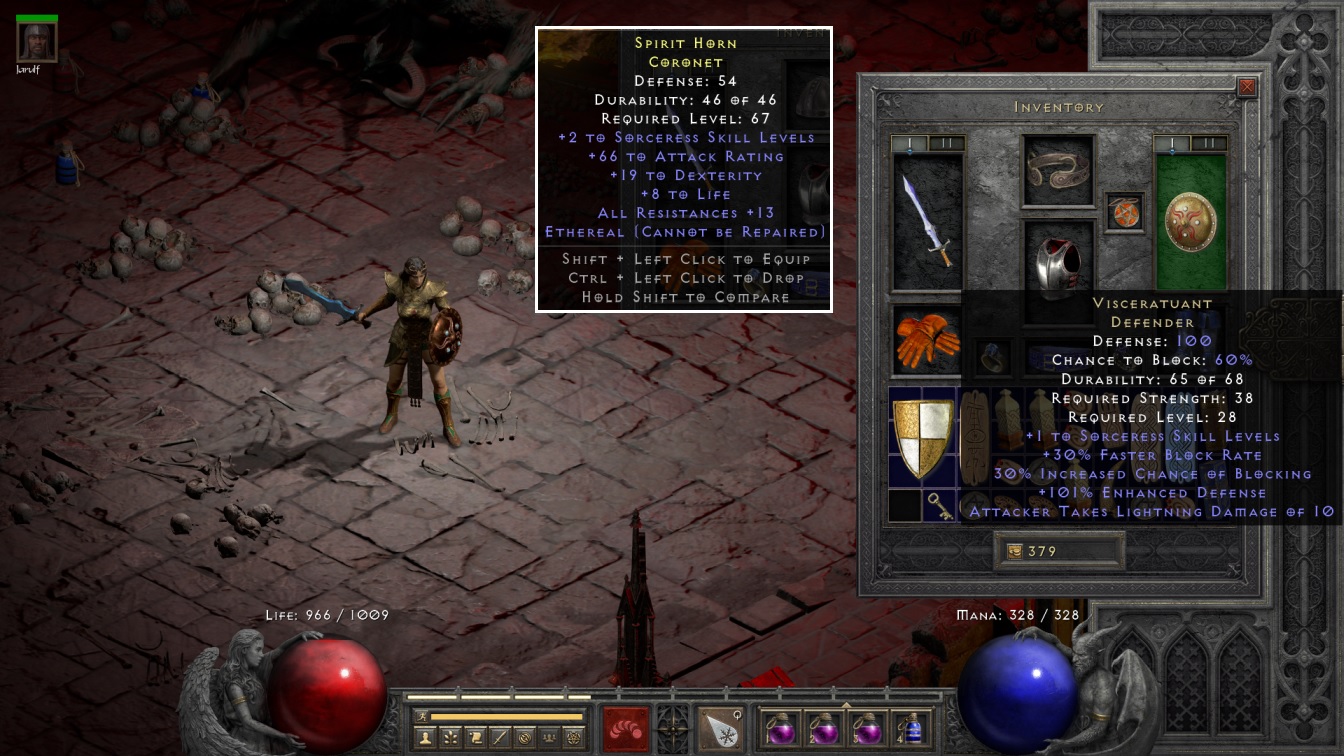Click the round shield in the off-hand slot
Image resolution: width=1344 pixels, height=756 pixels.
click(1190, 221)
